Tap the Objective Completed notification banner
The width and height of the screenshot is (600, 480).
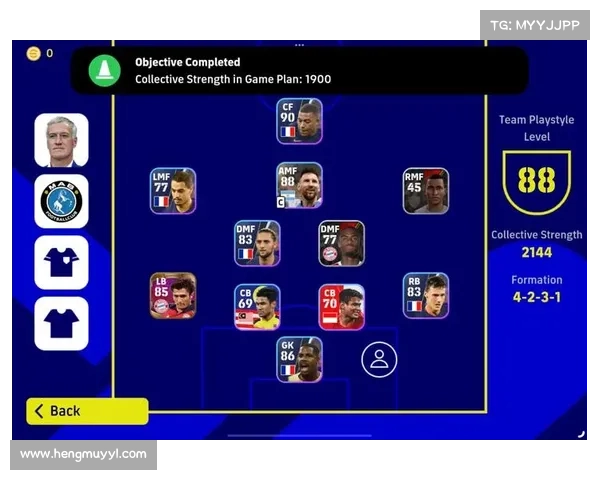pos(300,70)
